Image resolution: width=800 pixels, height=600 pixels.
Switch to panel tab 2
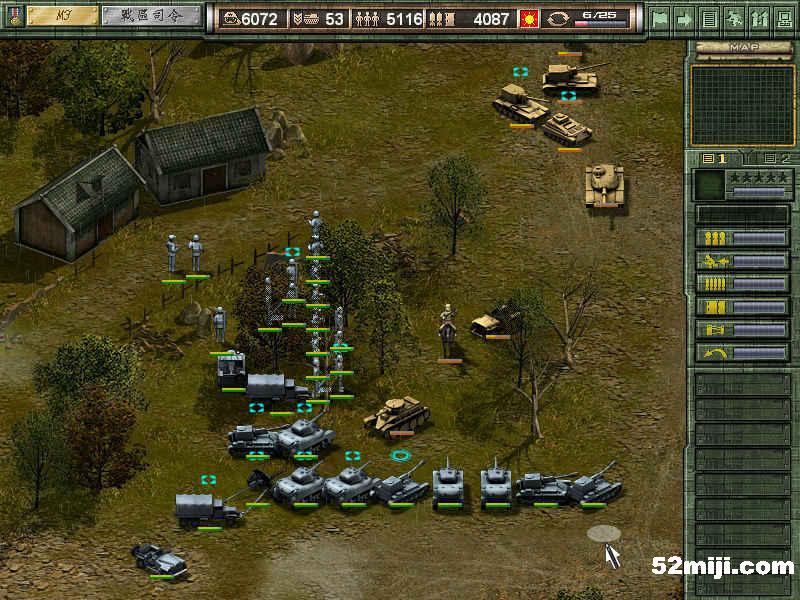(x=776, y=158)
